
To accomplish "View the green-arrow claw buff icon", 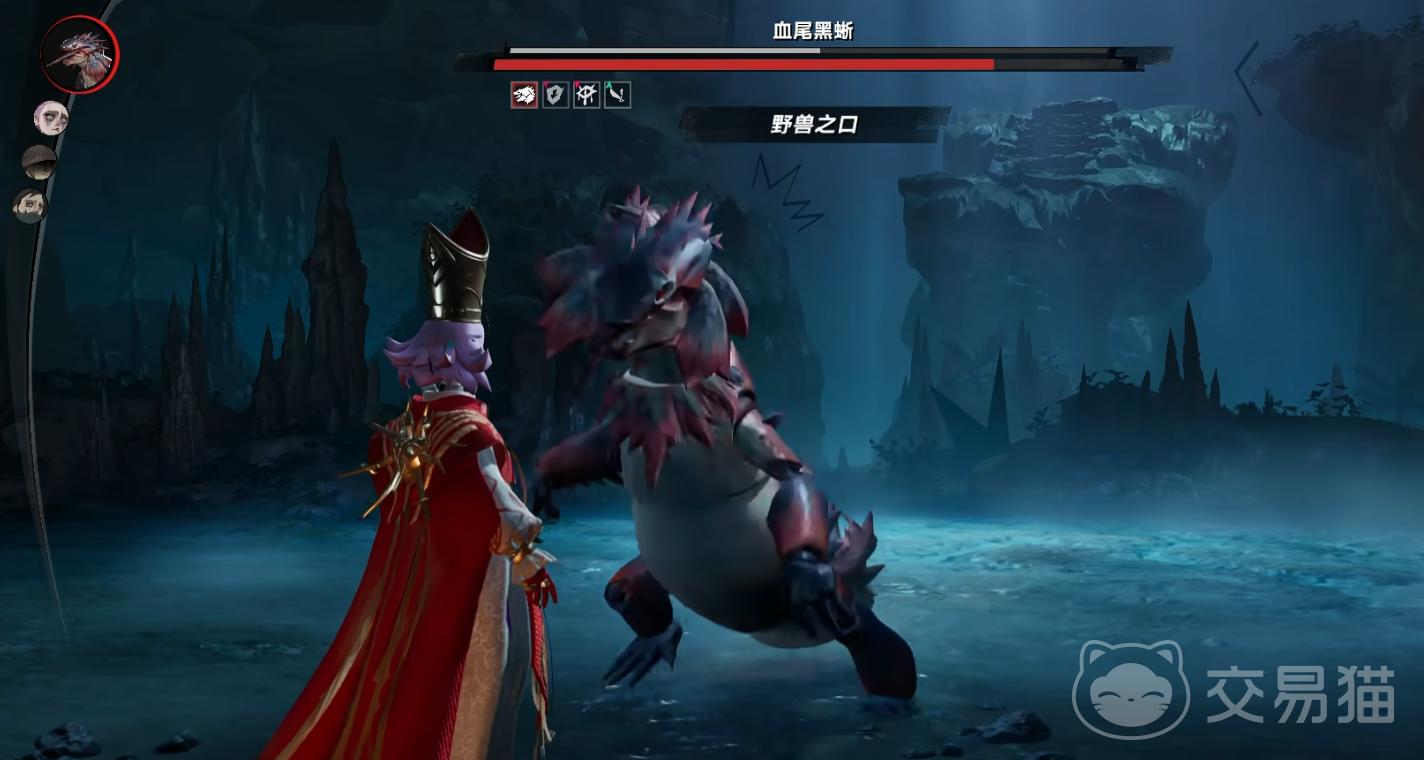I will pyautogui.click(x=617, y=95).
